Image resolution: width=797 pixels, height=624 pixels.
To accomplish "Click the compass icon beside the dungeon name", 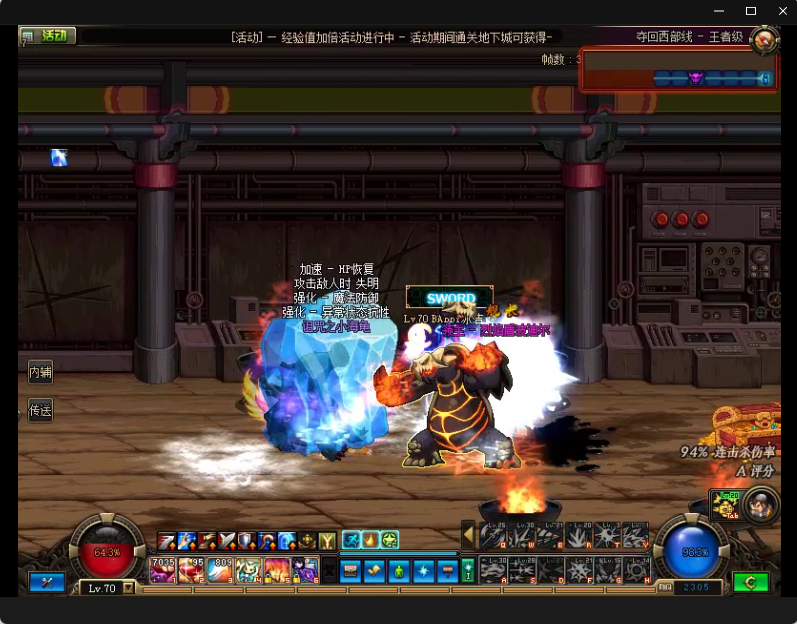I will [x=764, y=39].
